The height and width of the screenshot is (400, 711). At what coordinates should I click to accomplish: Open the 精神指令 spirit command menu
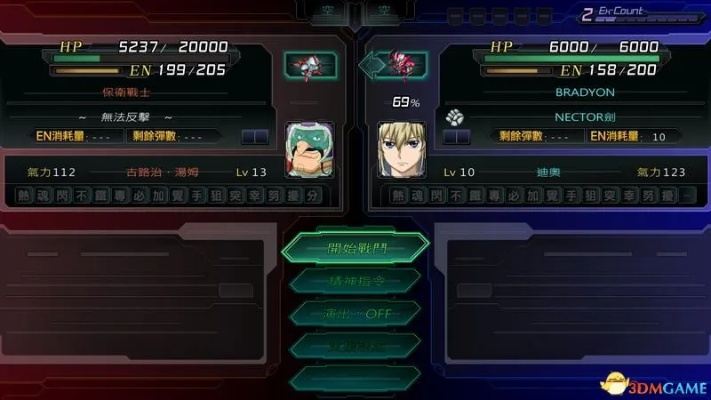[x=354, y=281]
